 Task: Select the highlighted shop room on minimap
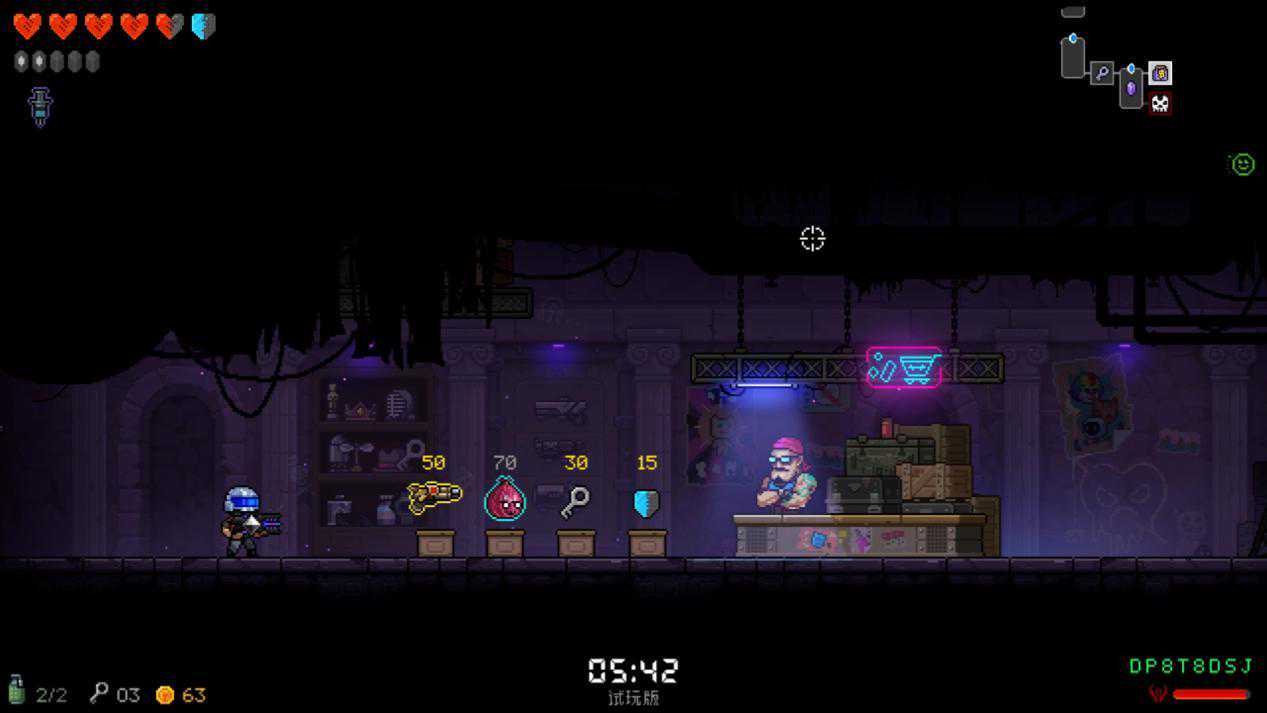click(1160, 73)
